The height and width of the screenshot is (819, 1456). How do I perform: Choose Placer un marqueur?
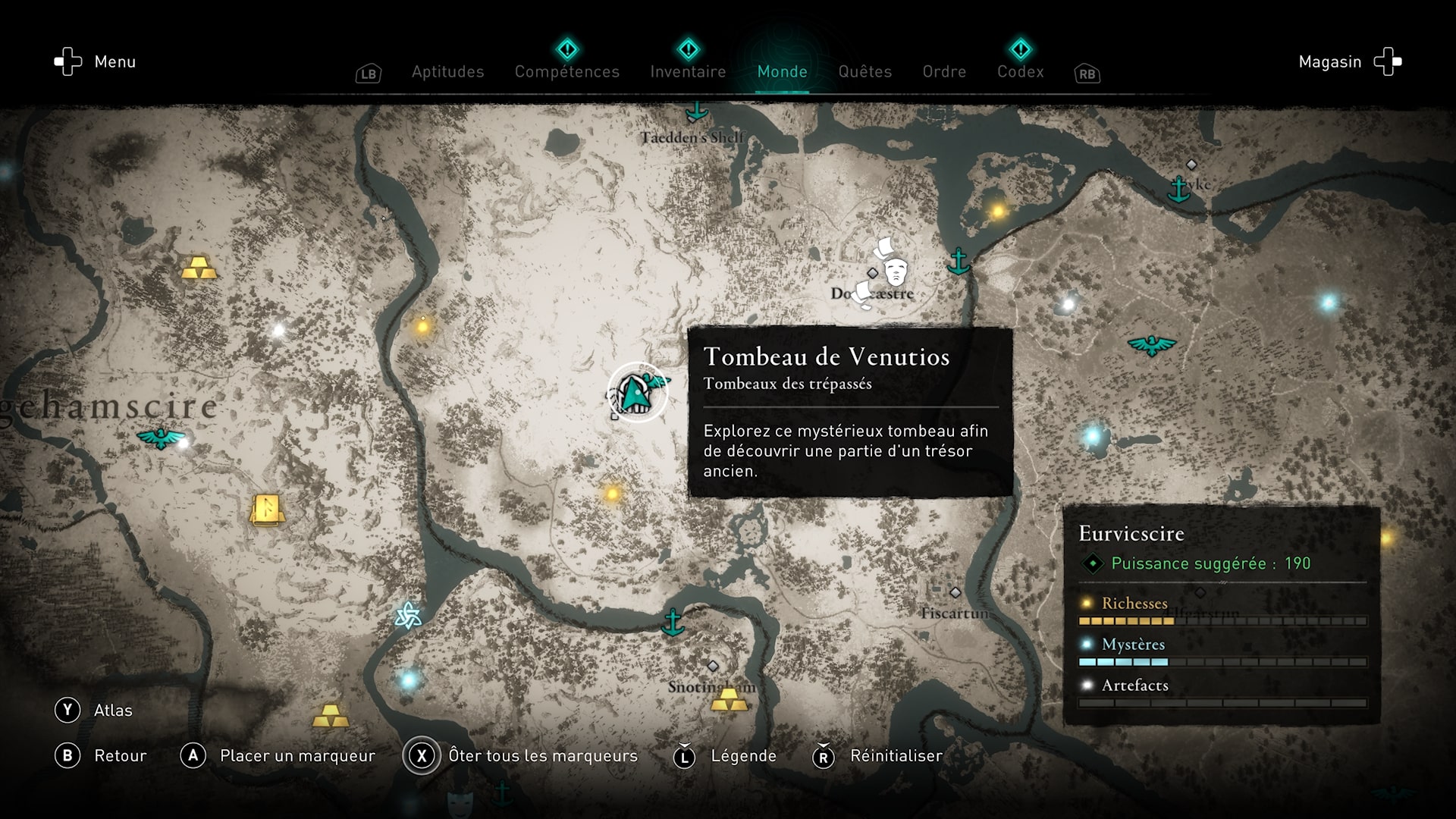tap(278, 755)
